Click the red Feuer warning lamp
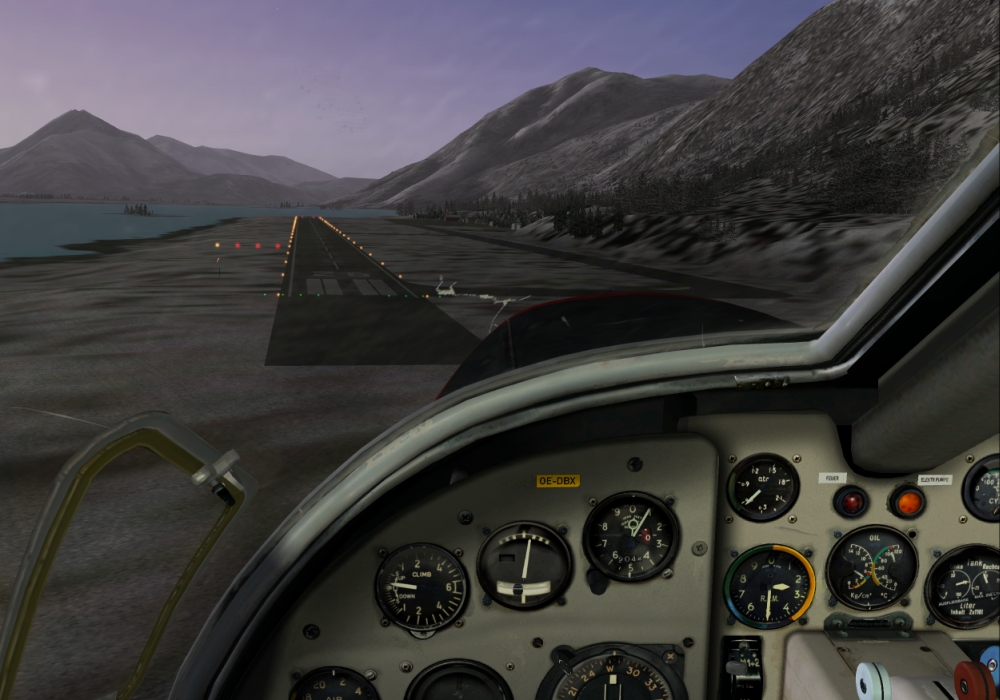The width and height of the screenshot is (1000, 700). pyautogui.click(x=851, y=500)
